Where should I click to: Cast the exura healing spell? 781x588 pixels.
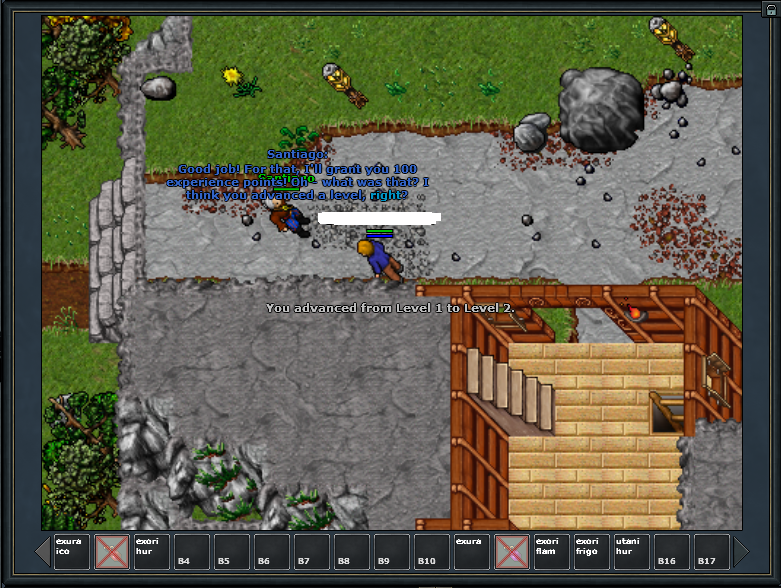coord(471,552)
